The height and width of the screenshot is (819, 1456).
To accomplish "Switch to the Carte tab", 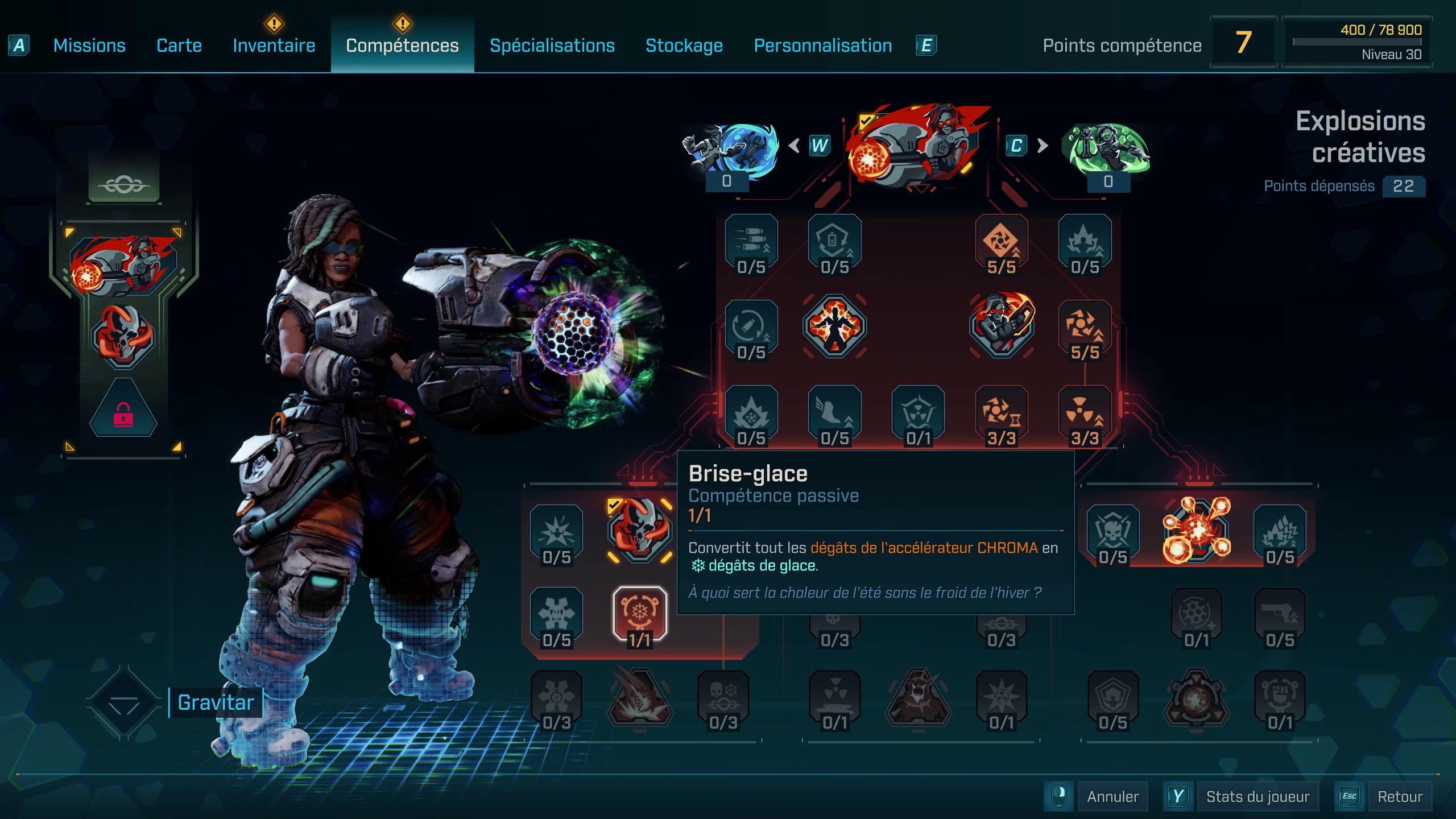I will pyautogui.click(x=179, y=45).
